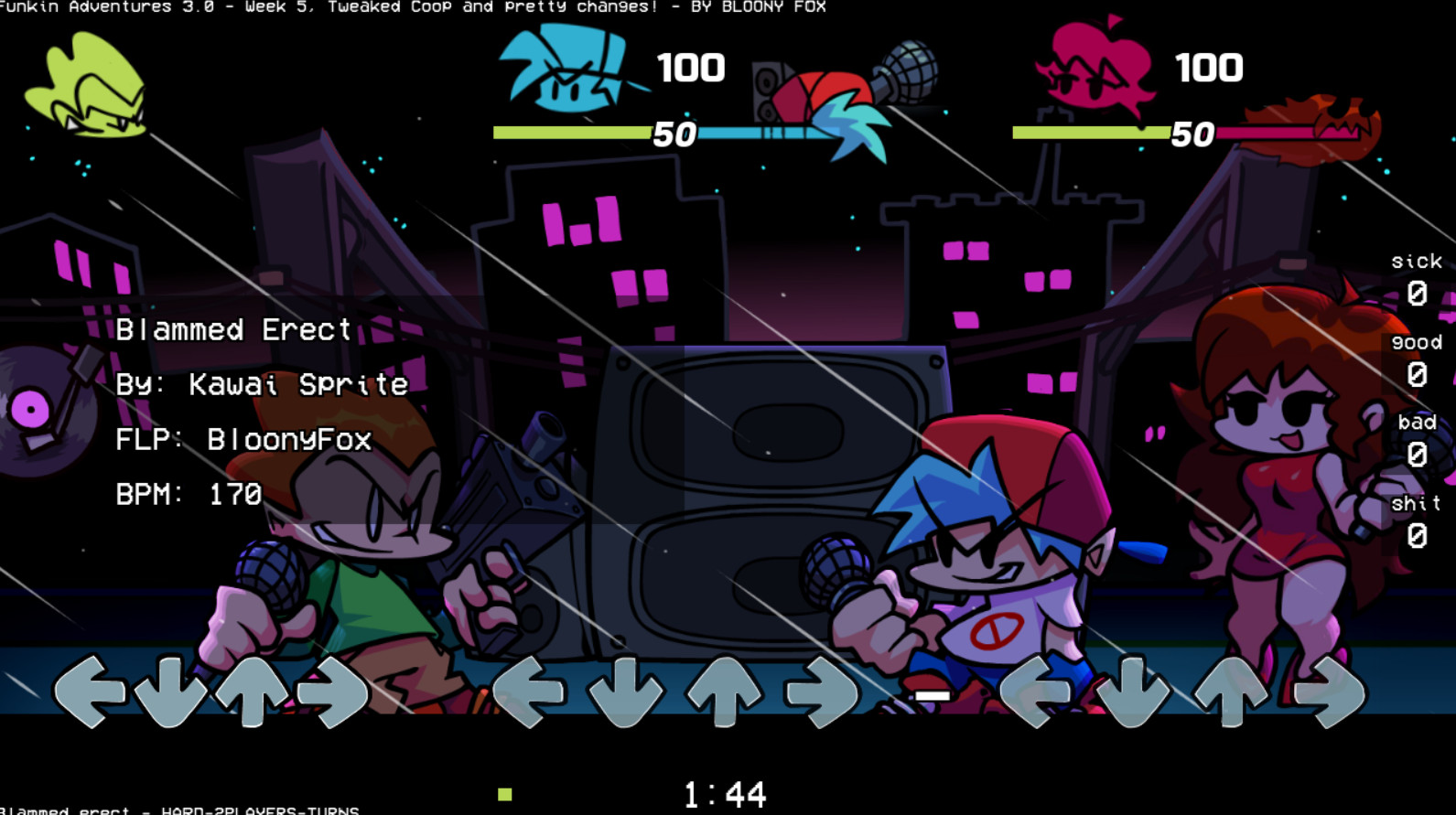Select Pico's green icon in the top-left corner
The width and height of the screenshot is (1456, 815).
(87, 82)
